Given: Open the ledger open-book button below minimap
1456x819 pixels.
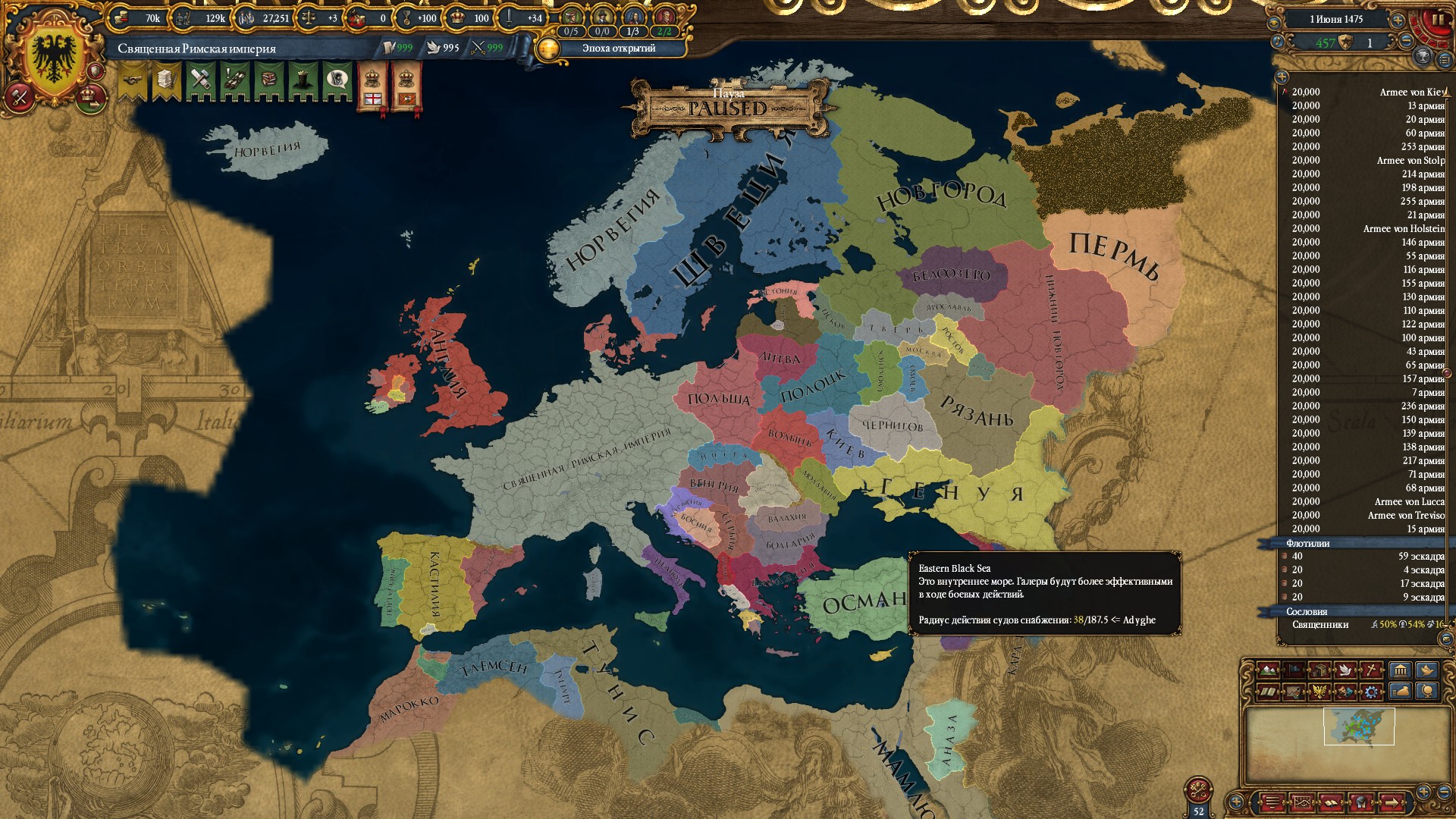Looking at the screenshot, I should pos(1332,802).
